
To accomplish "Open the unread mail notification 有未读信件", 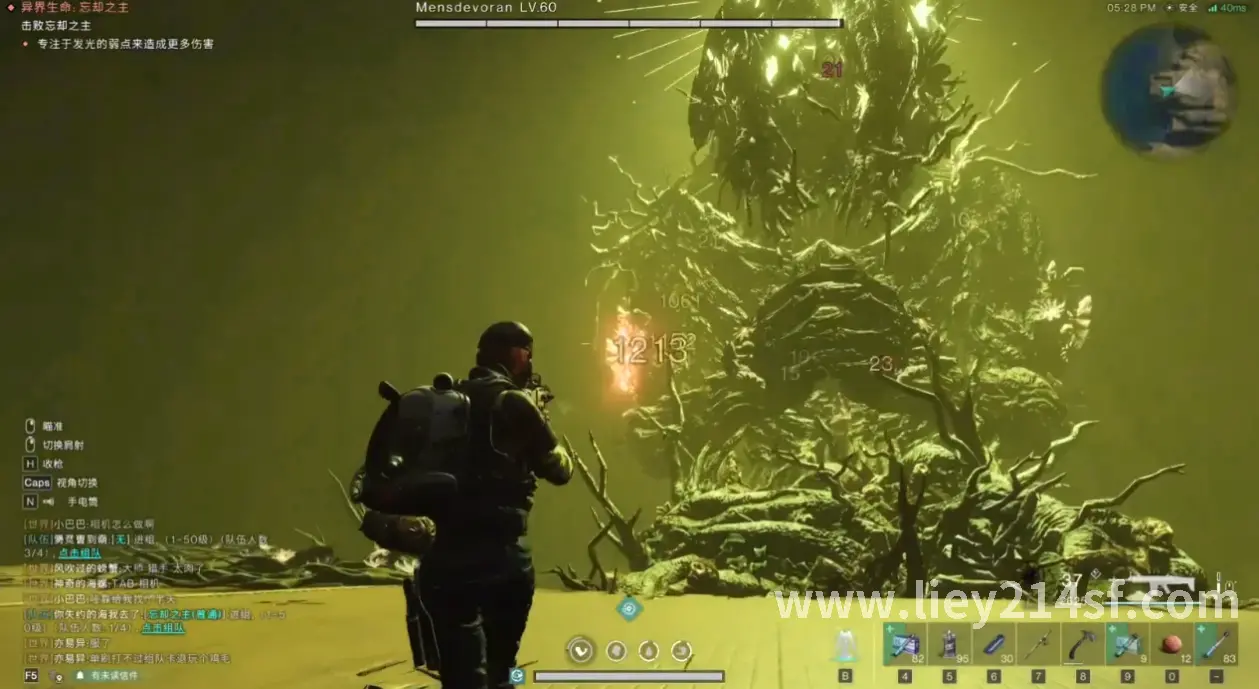I will pyautogui.click(x=115, y=676).
